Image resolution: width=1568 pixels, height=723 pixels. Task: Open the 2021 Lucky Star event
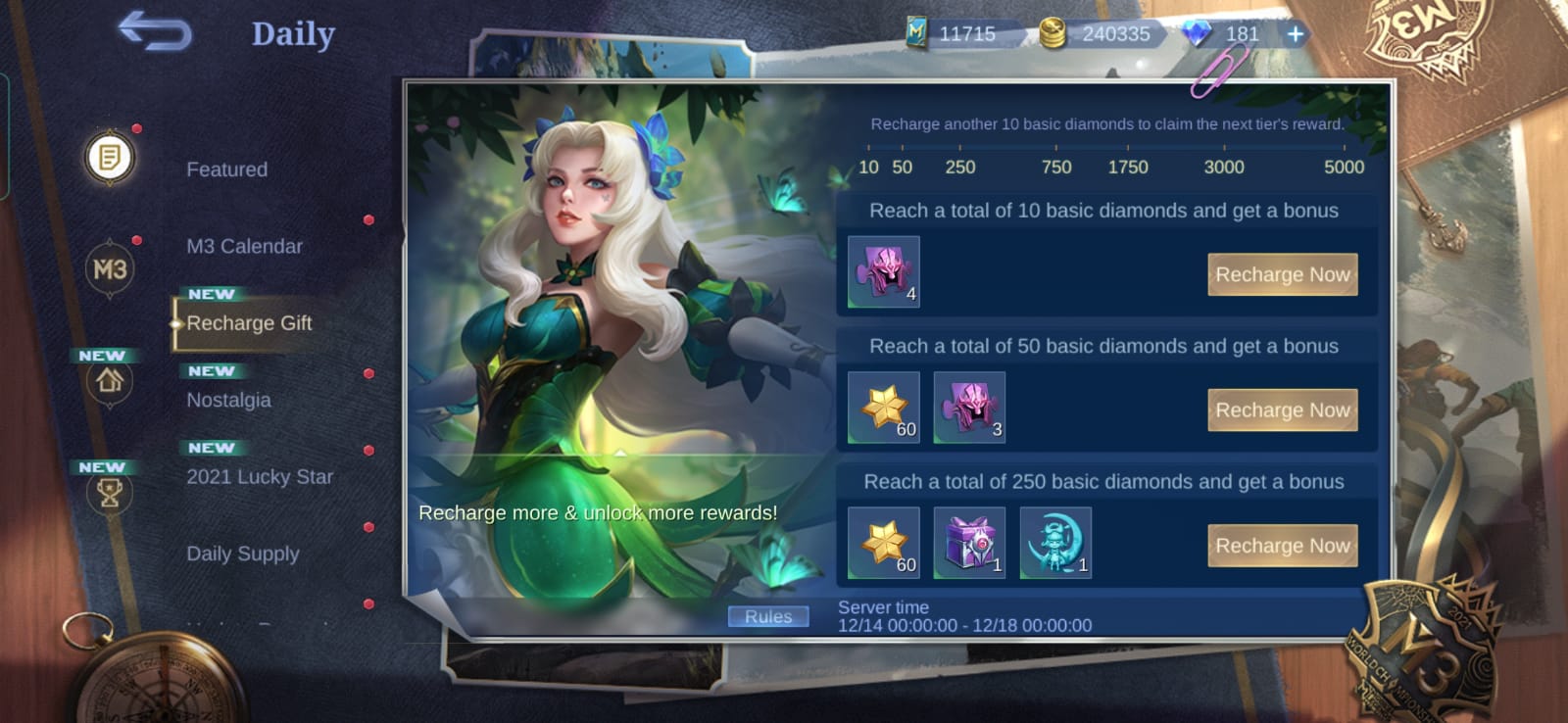click(259, 477)
